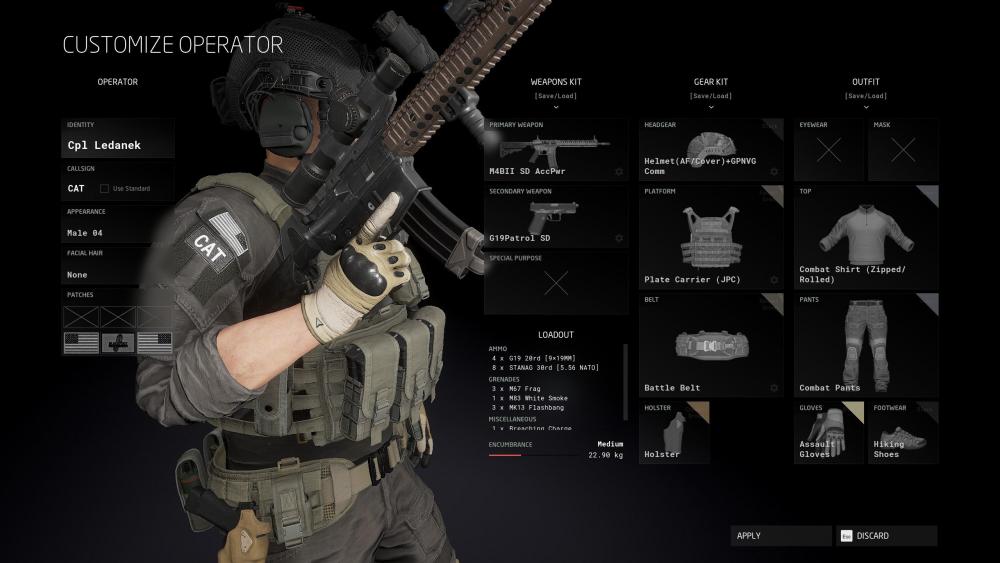This screenshot has width=1000, height=563.
Task: Select the Assault Gloves slot
Action: click(829, 432)
